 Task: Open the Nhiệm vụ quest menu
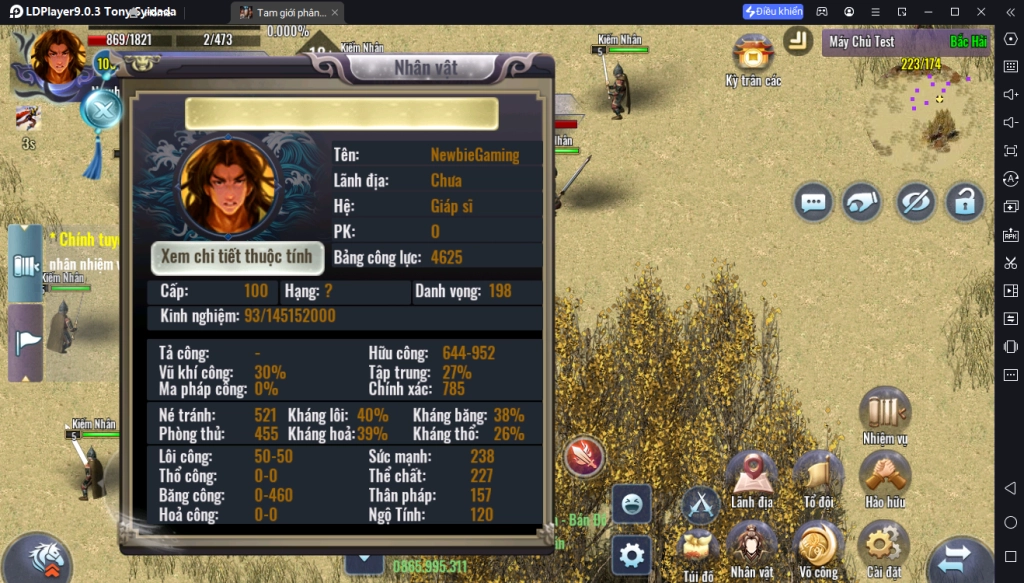point(884,411)
